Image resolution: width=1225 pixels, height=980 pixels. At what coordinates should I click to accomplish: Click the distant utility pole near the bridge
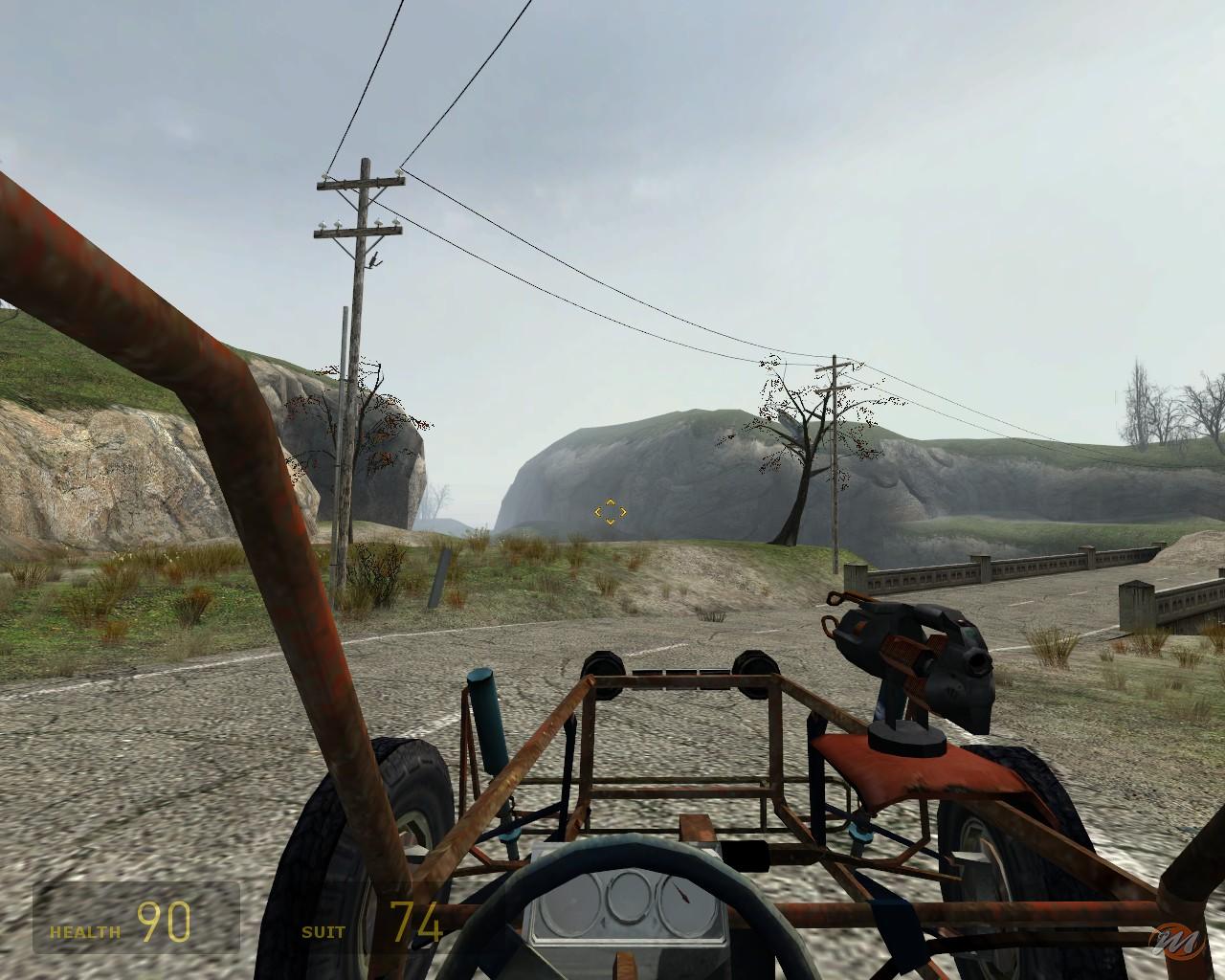click(835, 459)
